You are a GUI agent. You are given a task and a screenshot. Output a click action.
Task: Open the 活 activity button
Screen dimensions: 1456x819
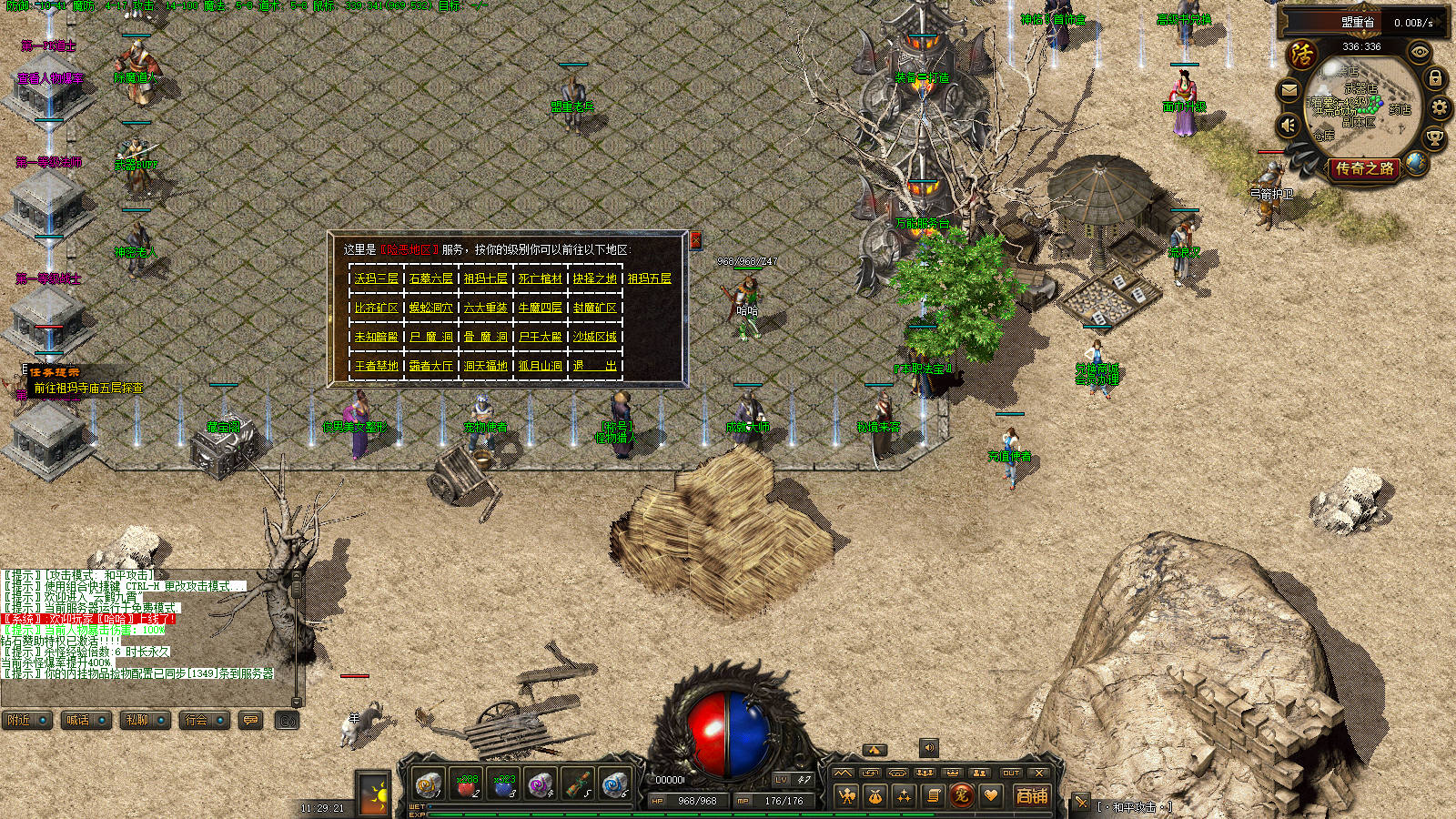1302,55
